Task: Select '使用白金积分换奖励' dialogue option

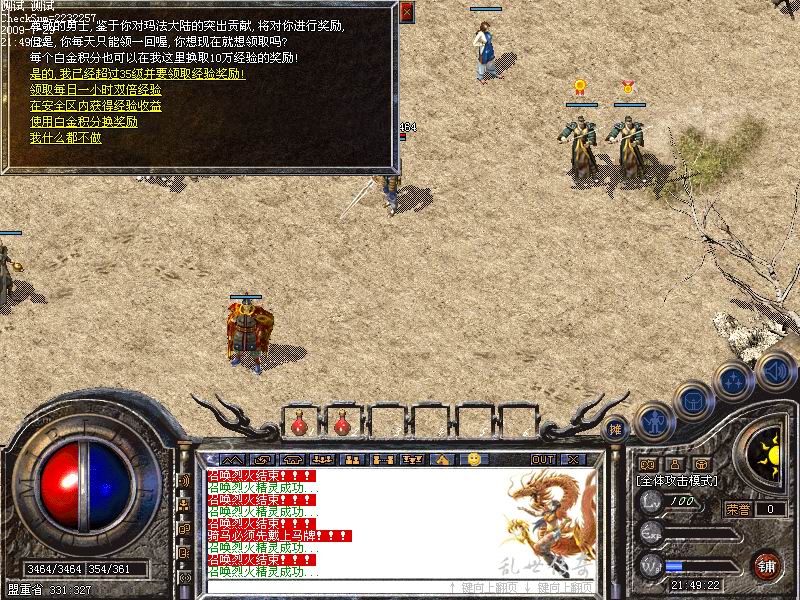Action: 84,122
